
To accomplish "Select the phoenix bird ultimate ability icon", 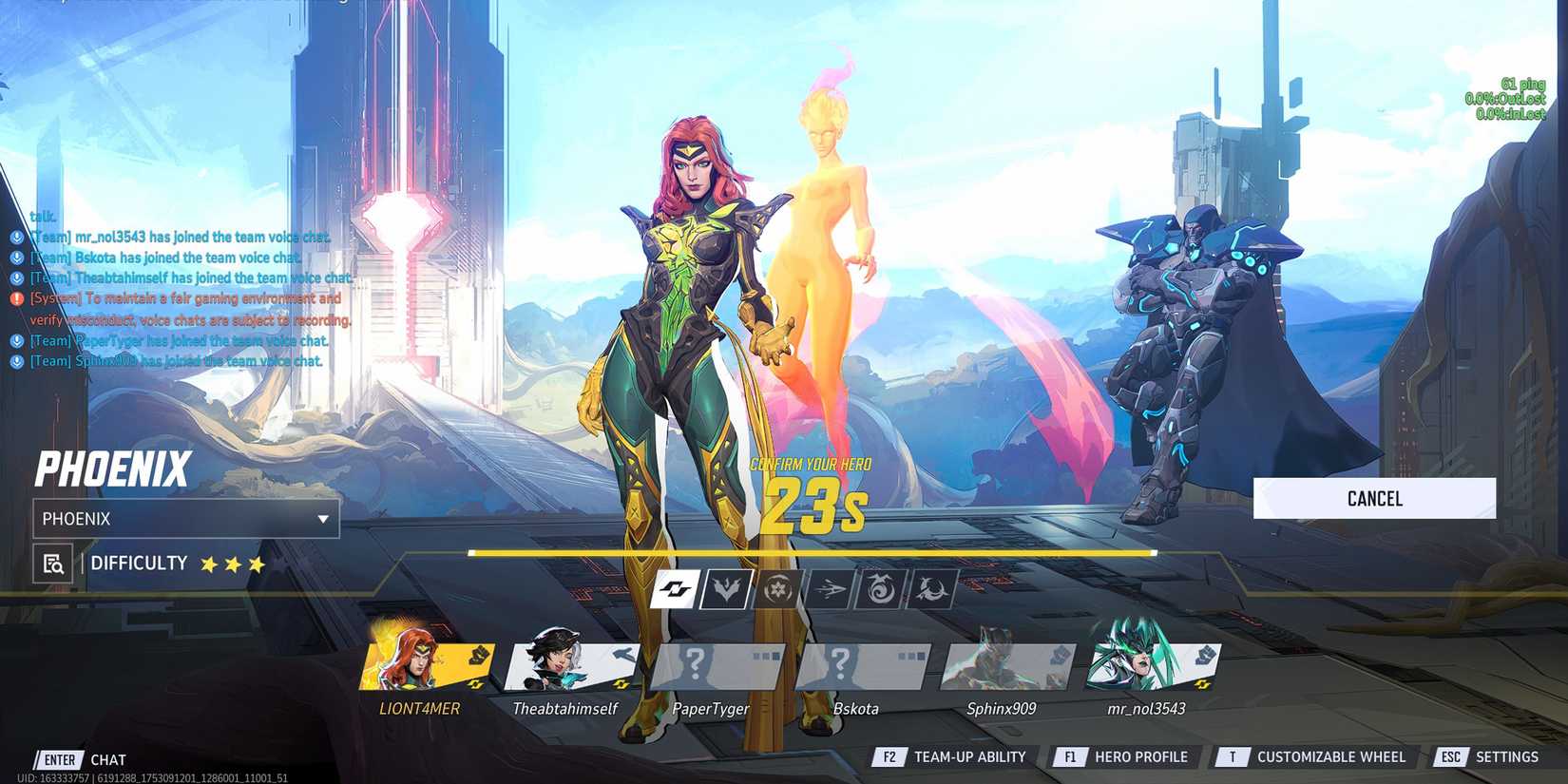I will tap(930, 589).
